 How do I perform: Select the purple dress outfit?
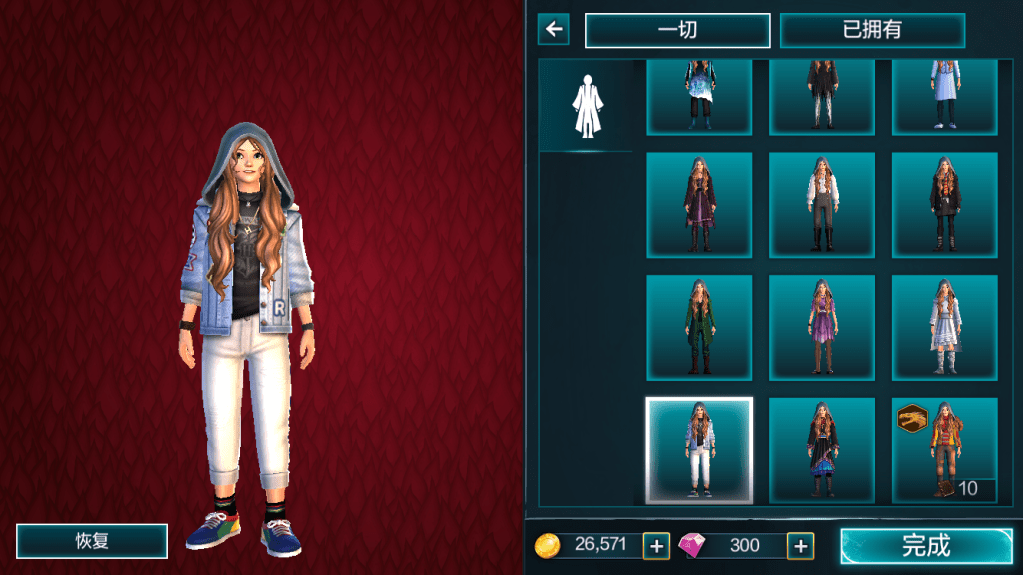(822, 327)
